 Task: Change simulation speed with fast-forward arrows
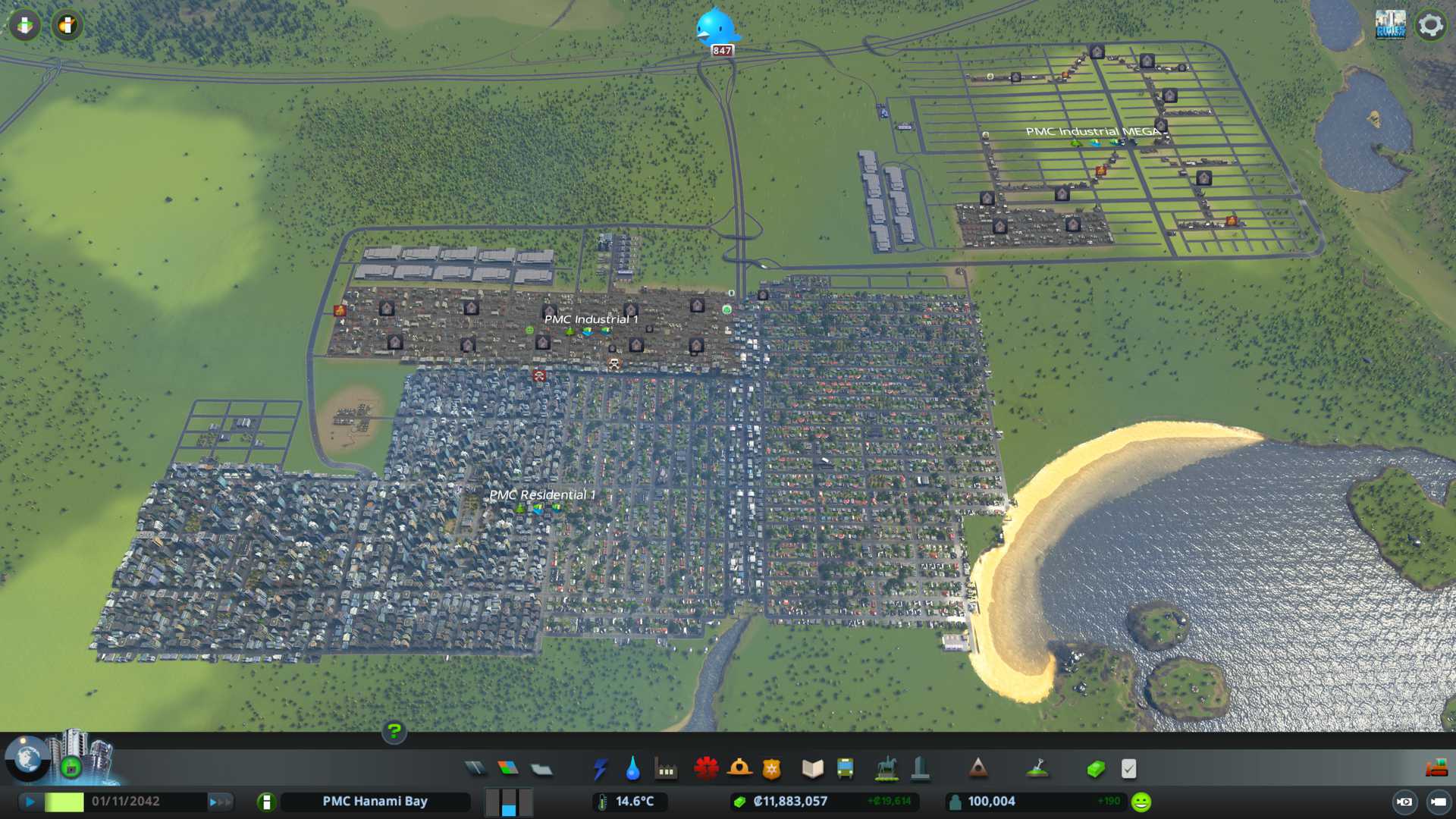(x=220, y=802)
